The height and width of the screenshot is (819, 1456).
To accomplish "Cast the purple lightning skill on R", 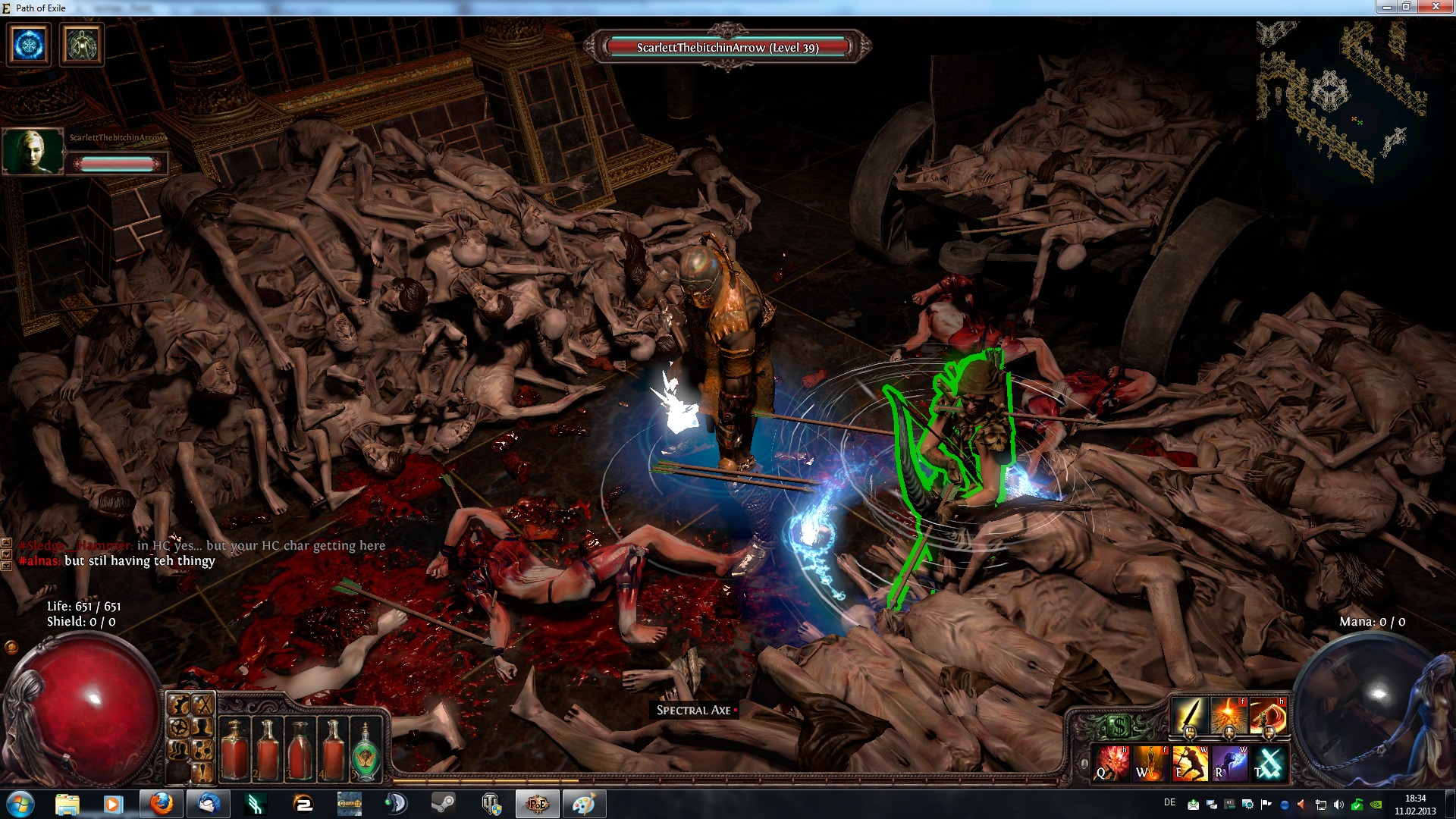I will coord(1229,763).
